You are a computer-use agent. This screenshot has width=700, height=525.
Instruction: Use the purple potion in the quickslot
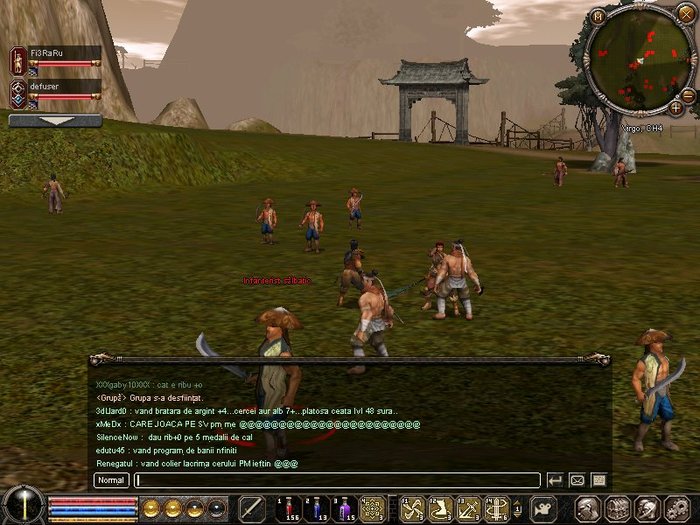click(346, 509)
